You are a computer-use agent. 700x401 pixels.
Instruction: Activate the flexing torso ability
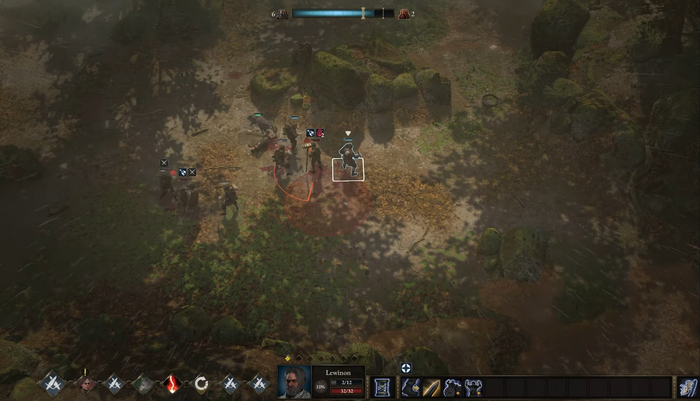[474, 387]
